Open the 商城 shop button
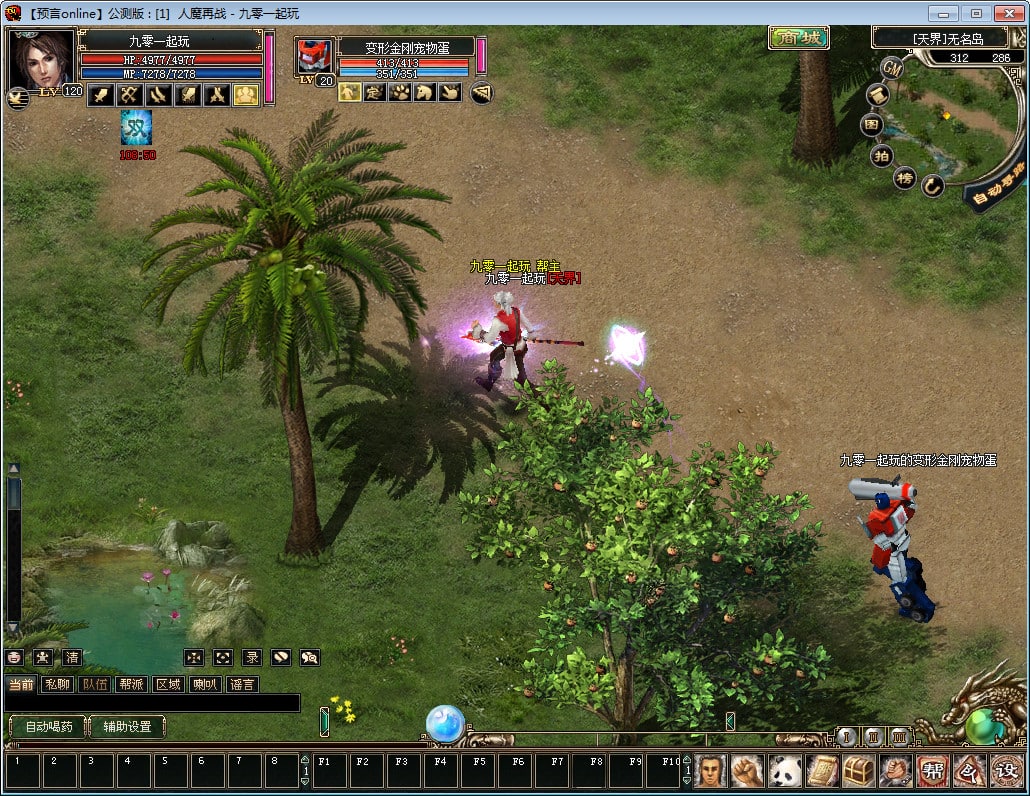The image size is (1030, 796). 799,39
